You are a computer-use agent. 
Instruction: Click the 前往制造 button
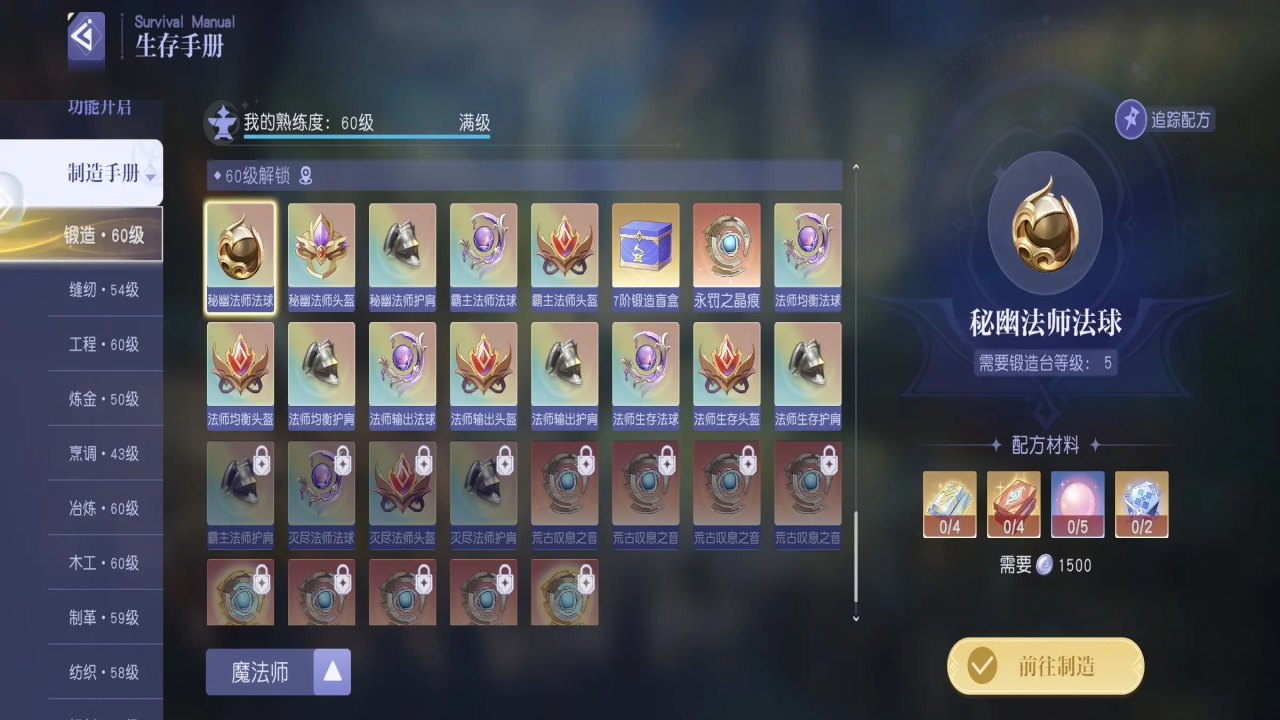[x=1045, y=666]
